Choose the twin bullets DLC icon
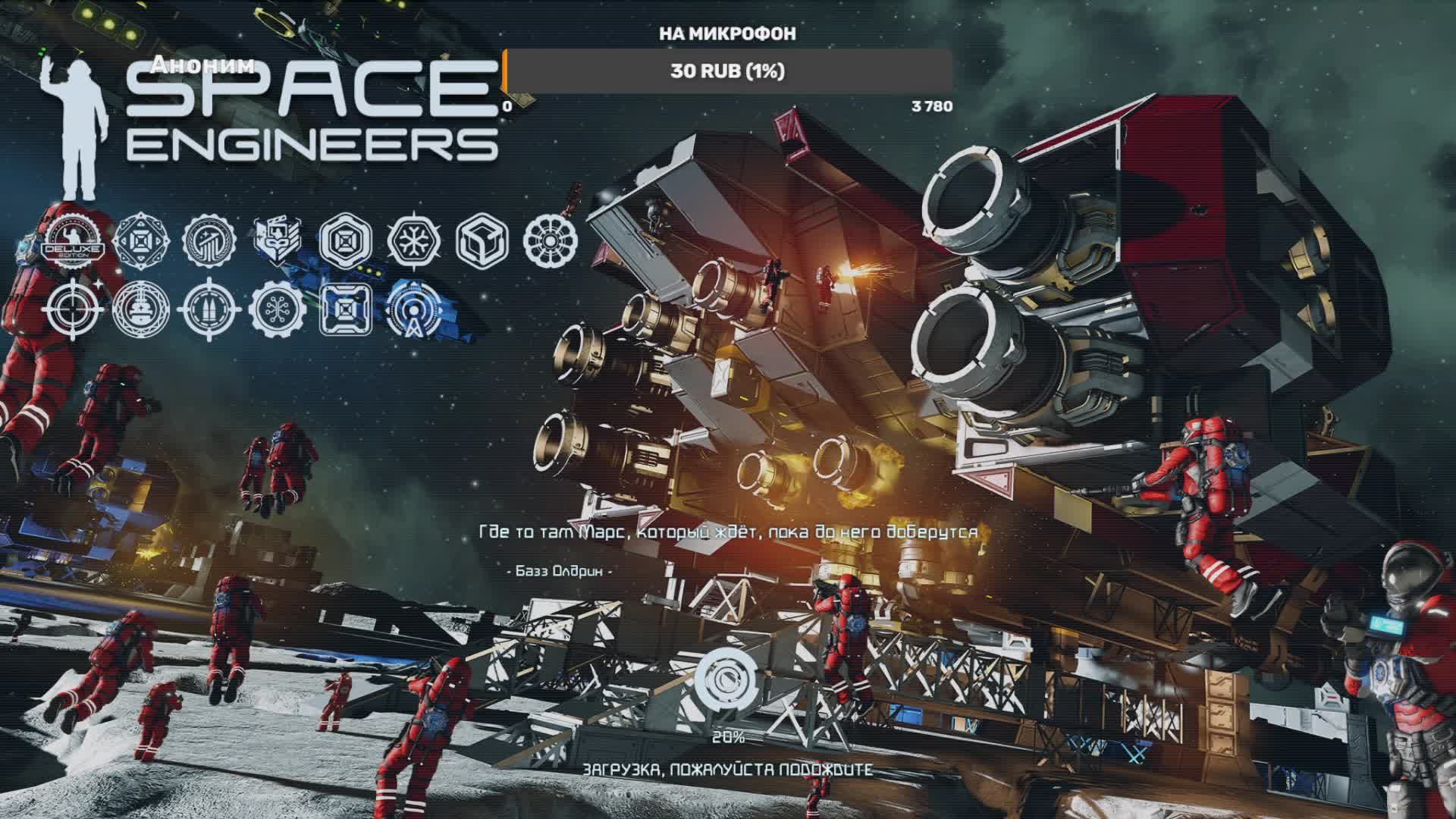Screen dimensions: 1456x819 209,309
